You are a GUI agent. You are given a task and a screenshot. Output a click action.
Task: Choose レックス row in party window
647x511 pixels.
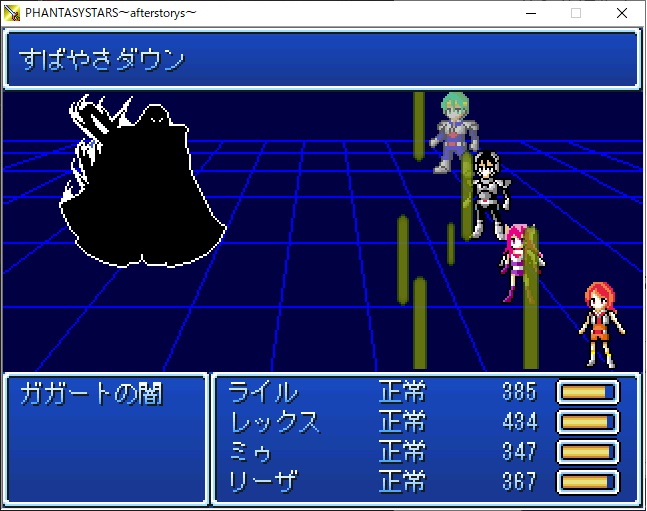click(275, 422)
